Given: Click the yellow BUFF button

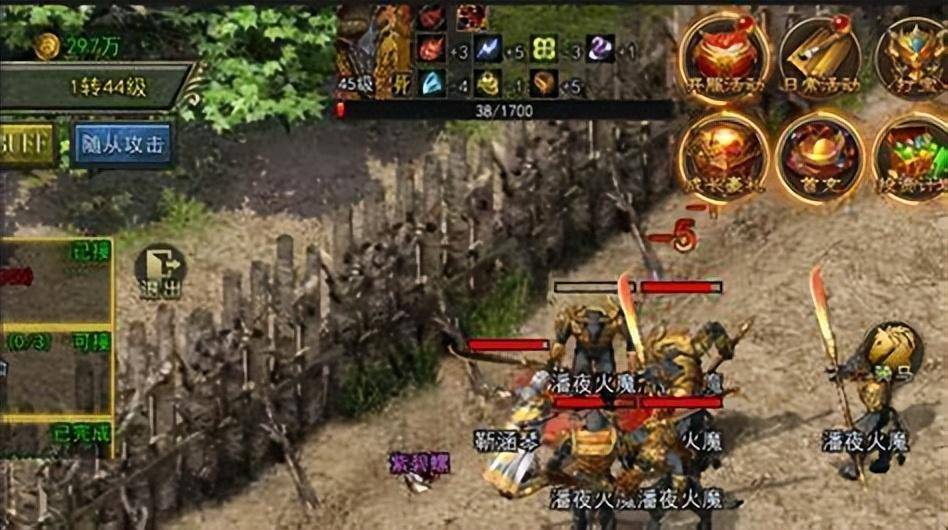Looking at the screenshot, I should point(24,144).
